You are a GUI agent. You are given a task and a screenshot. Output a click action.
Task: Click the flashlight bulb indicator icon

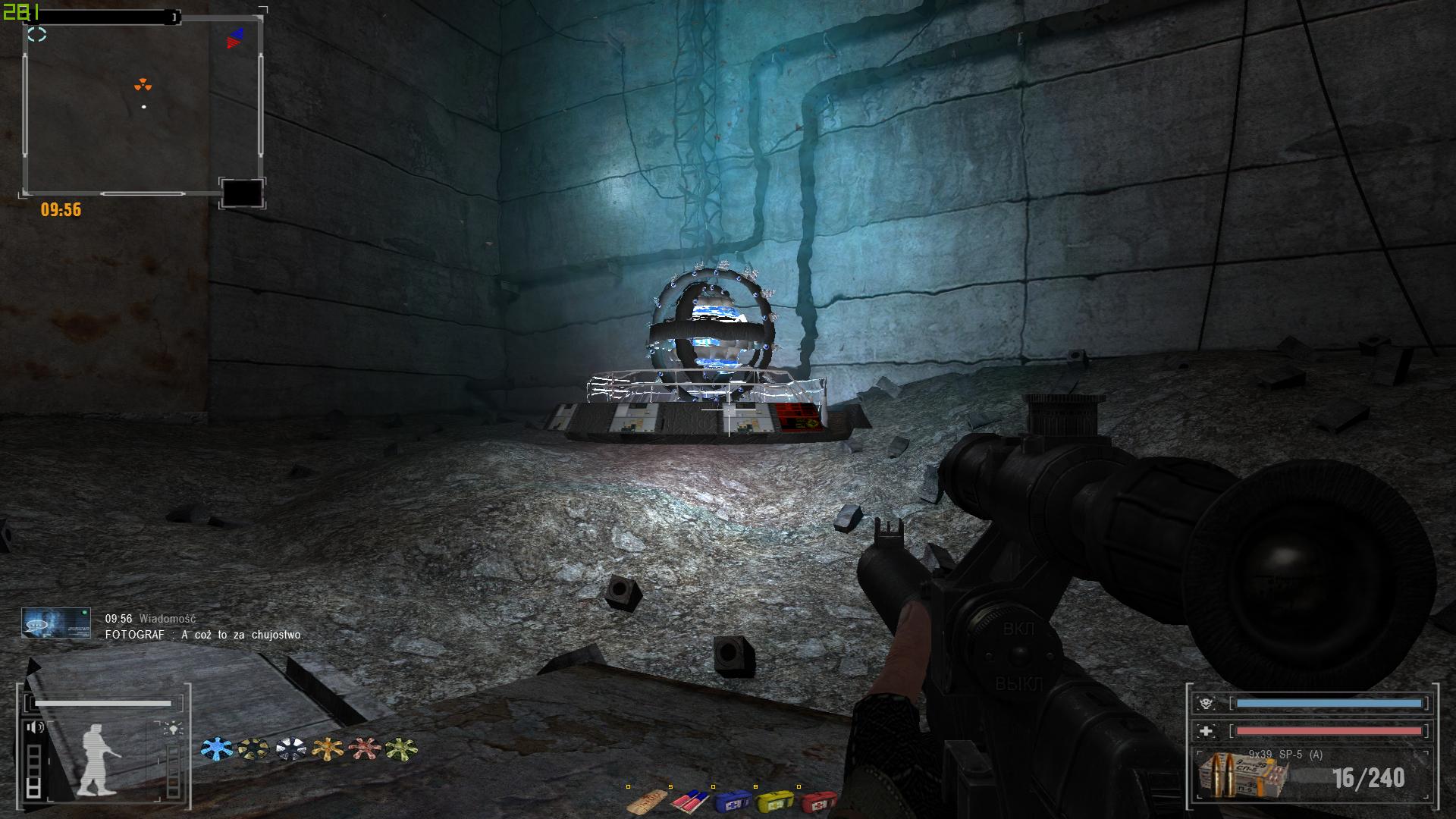(x=174, y=730)
